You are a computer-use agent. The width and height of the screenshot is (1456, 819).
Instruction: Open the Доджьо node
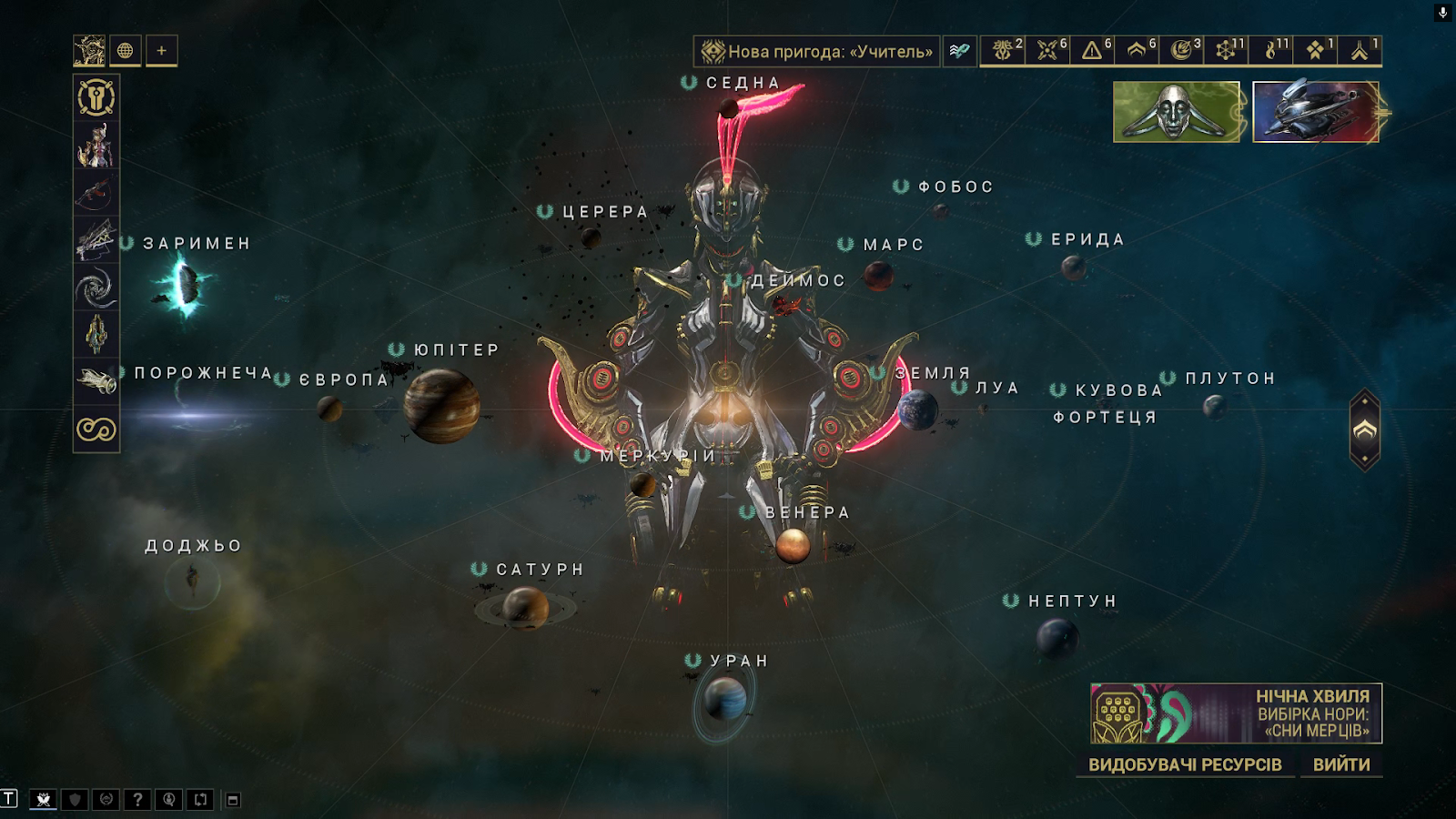pos(192,581)
